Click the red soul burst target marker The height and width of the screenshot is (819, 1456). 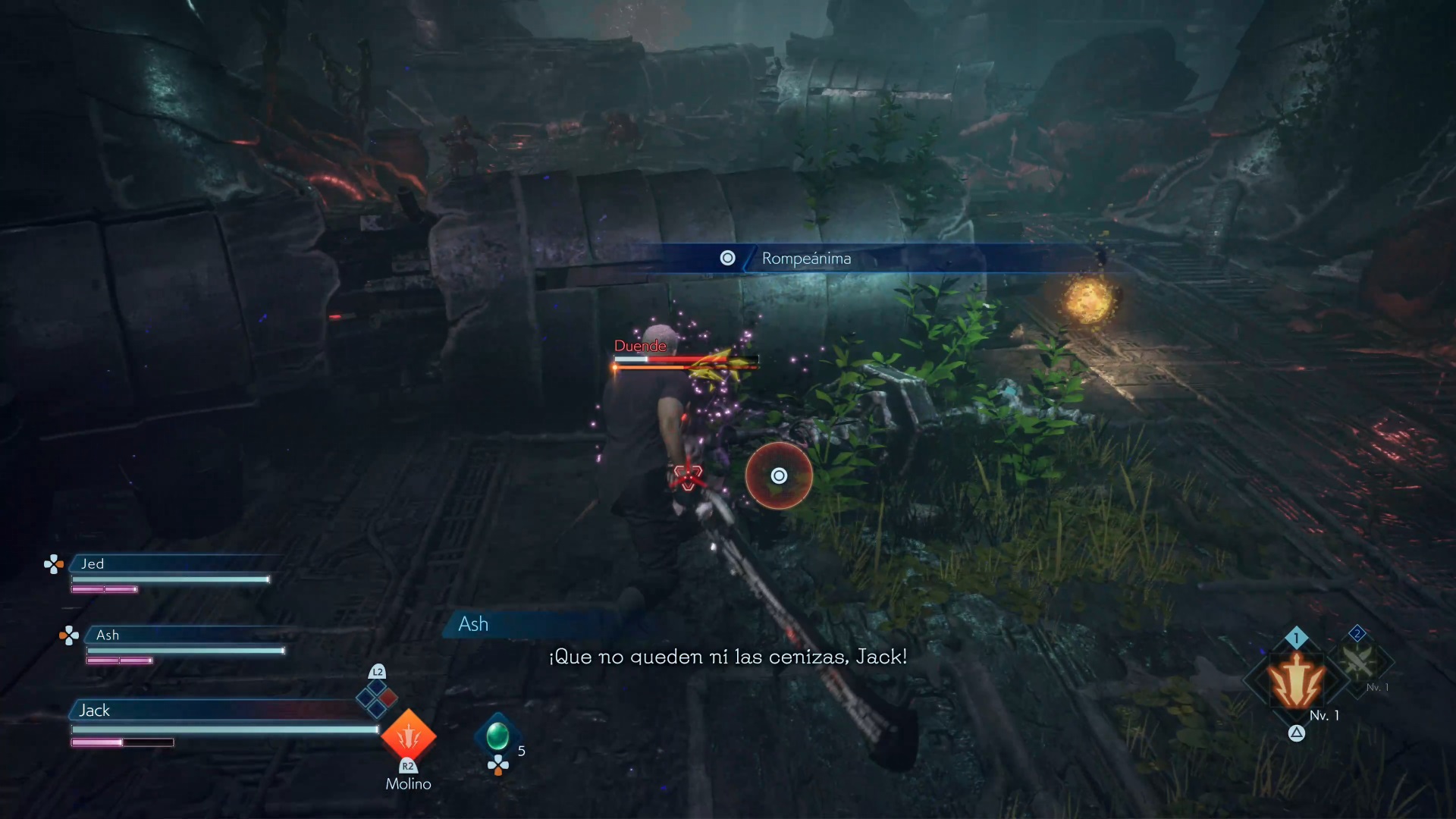pyautogui.click(x=779, y=475)
